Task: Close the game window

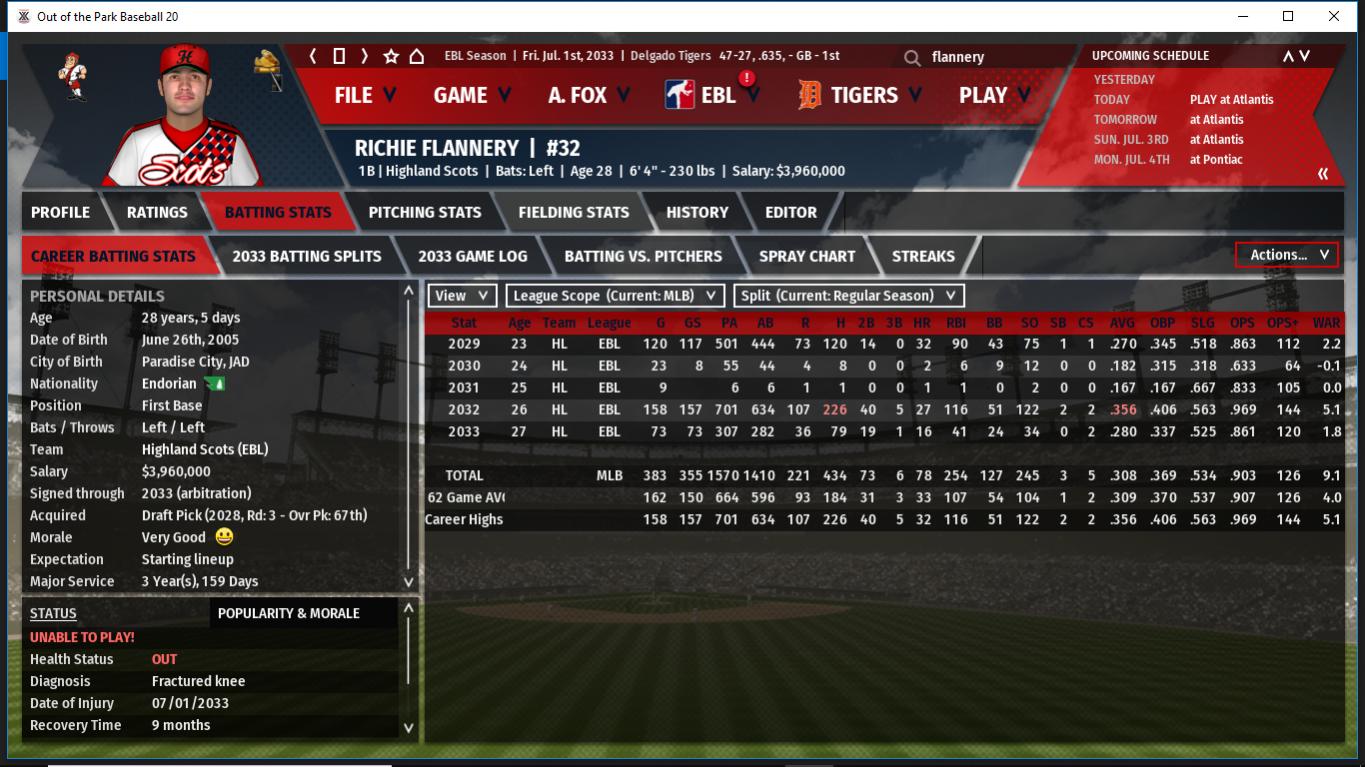Action: pyautogui.click(x=1334, y=16)
